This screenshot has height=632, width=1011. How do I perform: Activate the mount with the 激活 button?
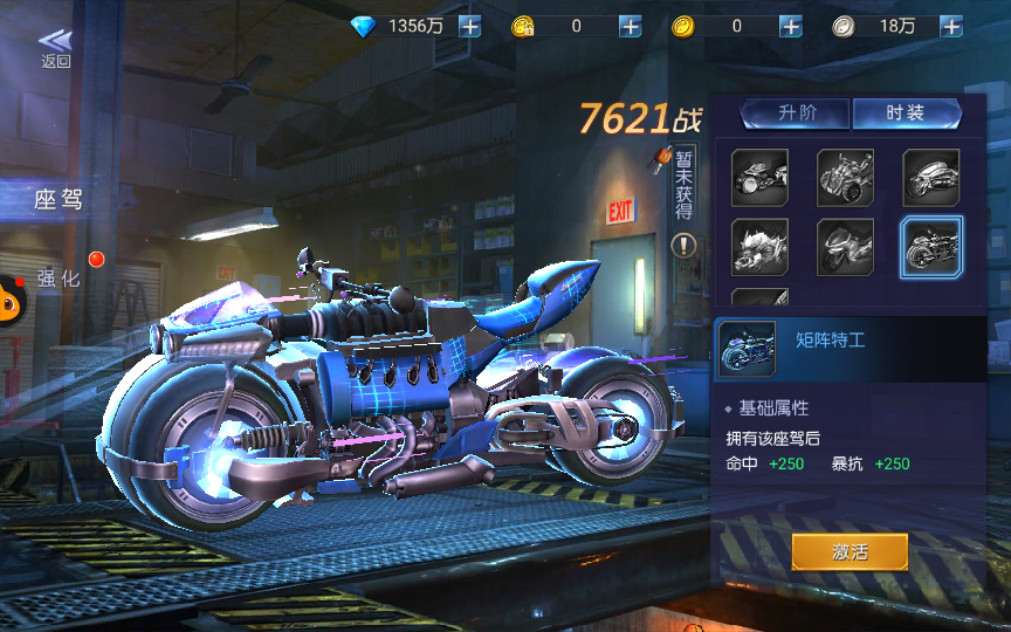coord(849,551)
